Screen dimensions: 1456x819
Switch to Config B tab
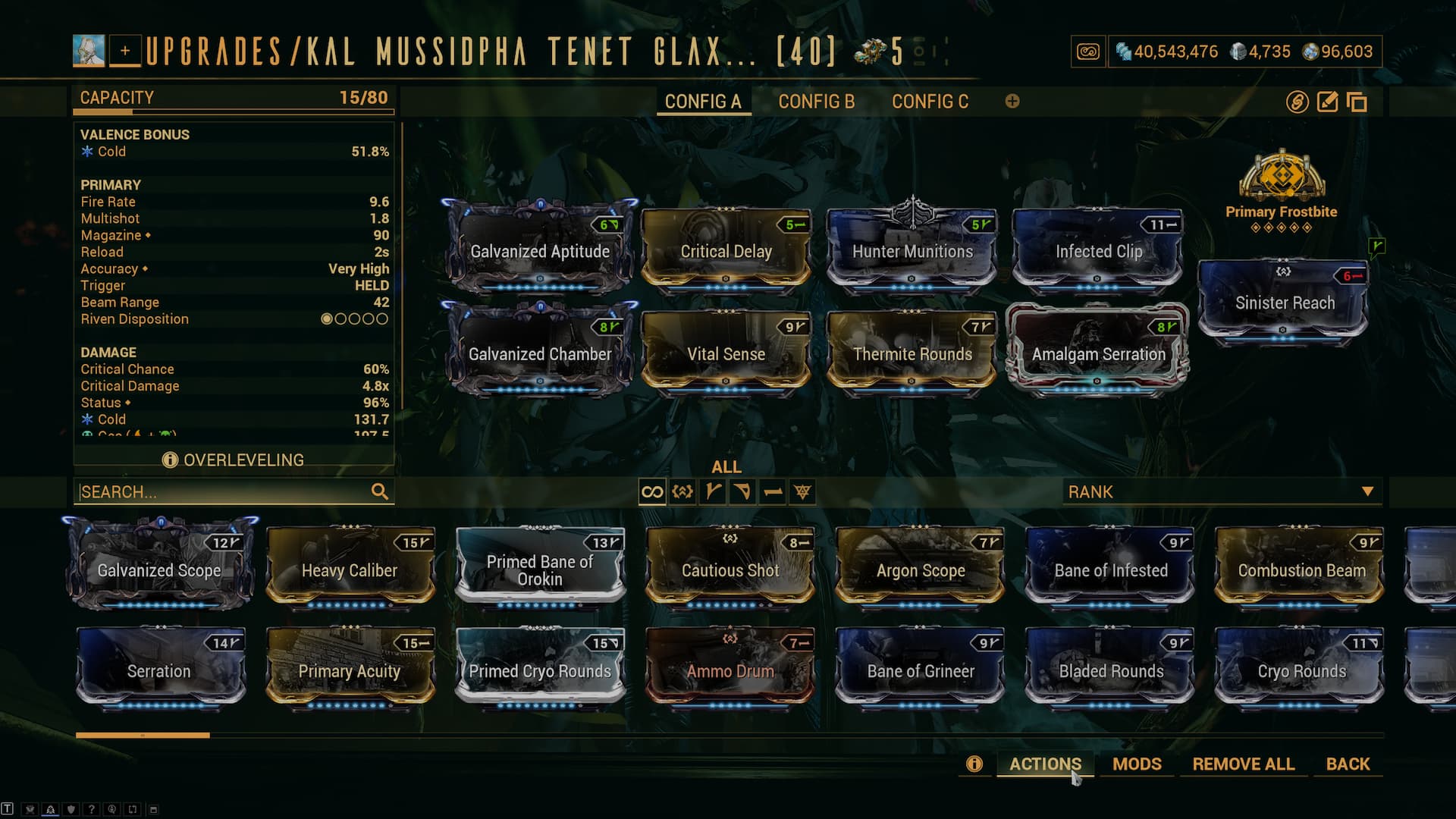tap(816, 102)
